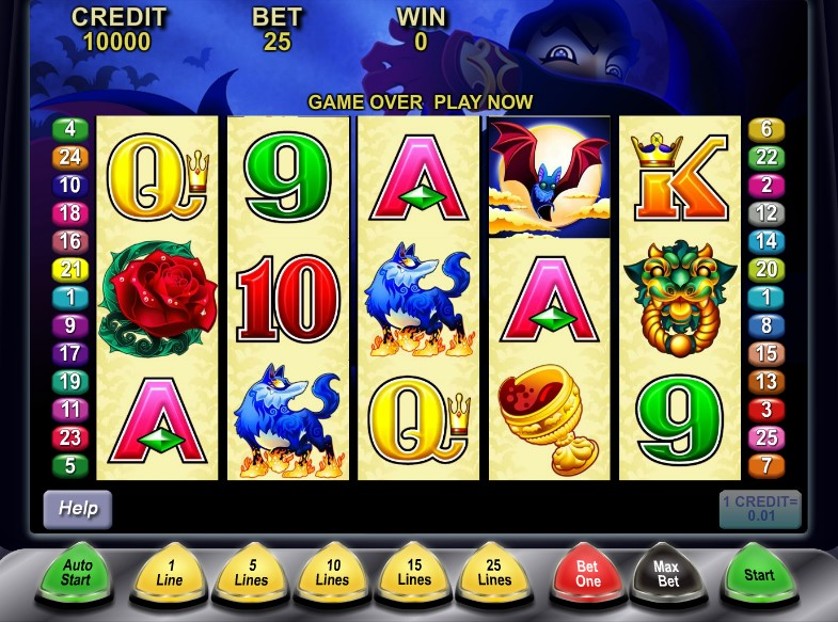Activate the black Max Bet button

pos(668,574)
